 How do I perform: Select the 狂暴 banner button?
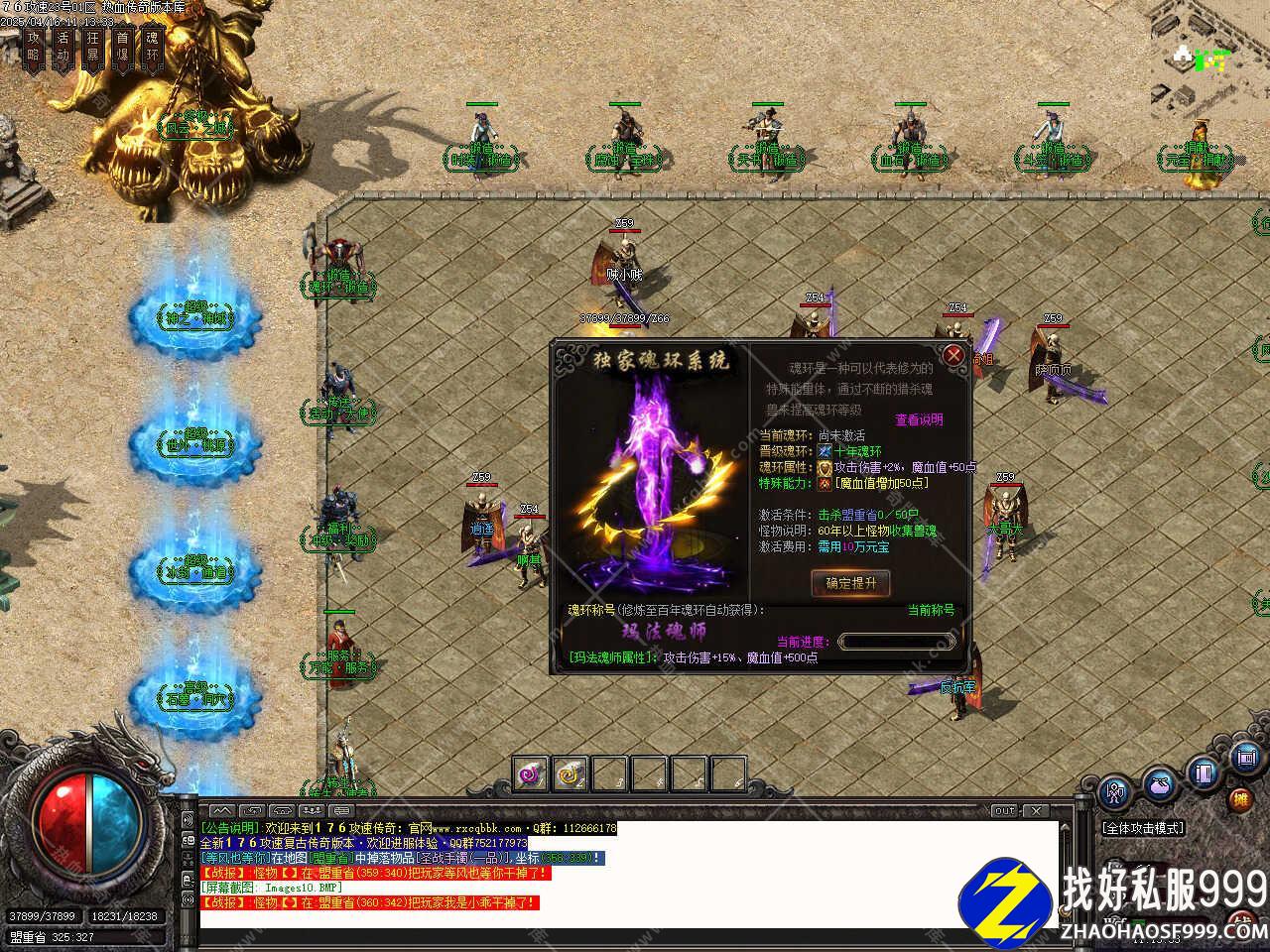pos(93,48)
